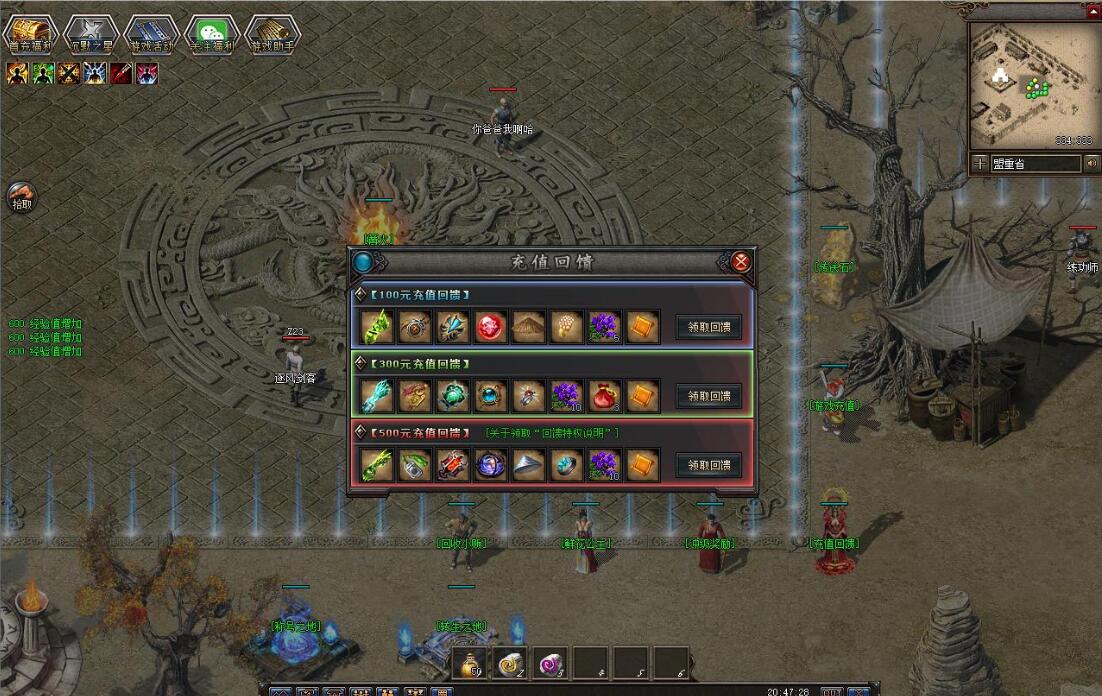Select the silver conical hat in 500元 rewards
Viewport: 1102px width, 696px height.
[528, 465]
